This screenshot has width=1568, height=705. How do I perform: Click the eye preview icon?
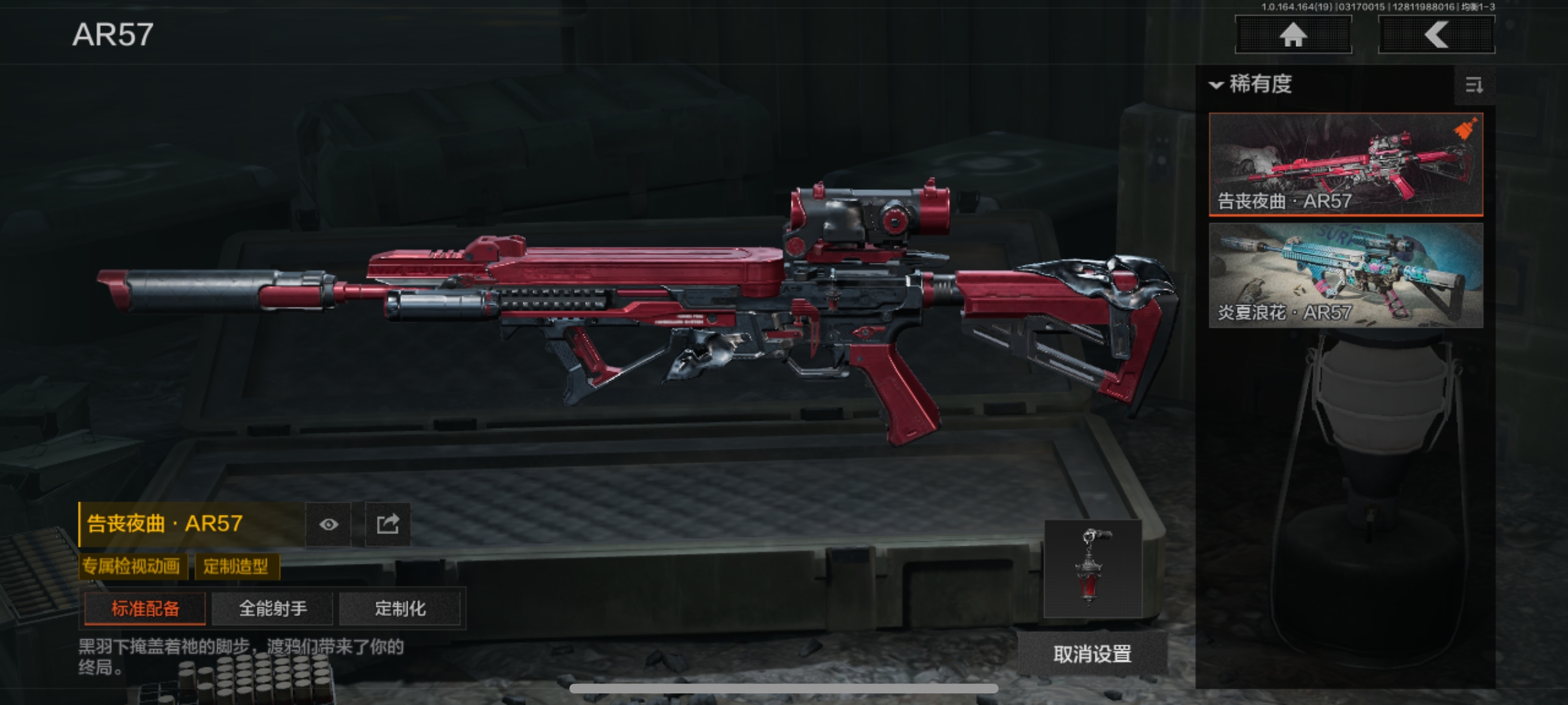pyautogui.click(x=329, y=524)
